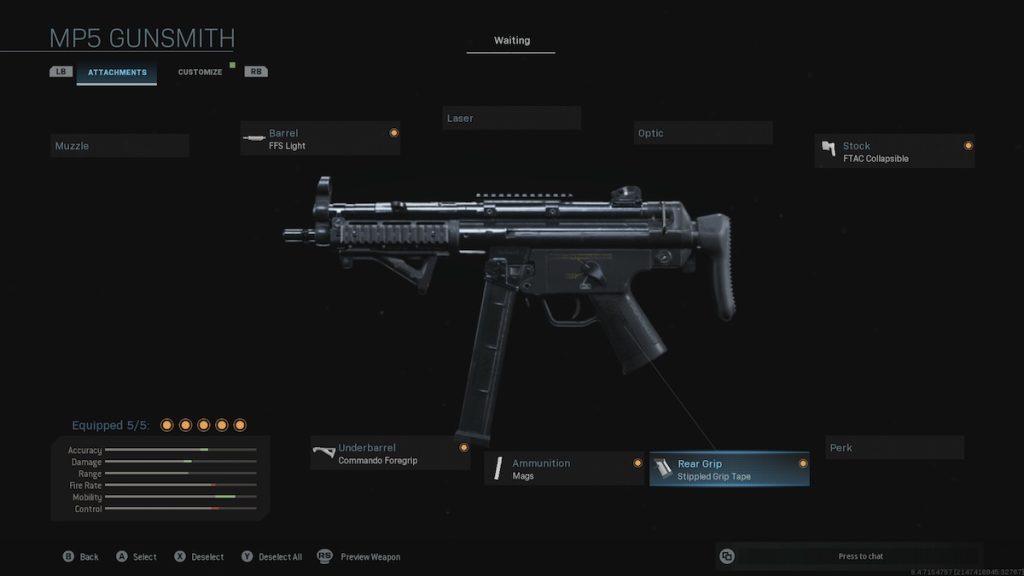1024x576 pixels.
Task: Choose the Stippled Grip Tape Rear Grip slot
Action: click(729, 470)
